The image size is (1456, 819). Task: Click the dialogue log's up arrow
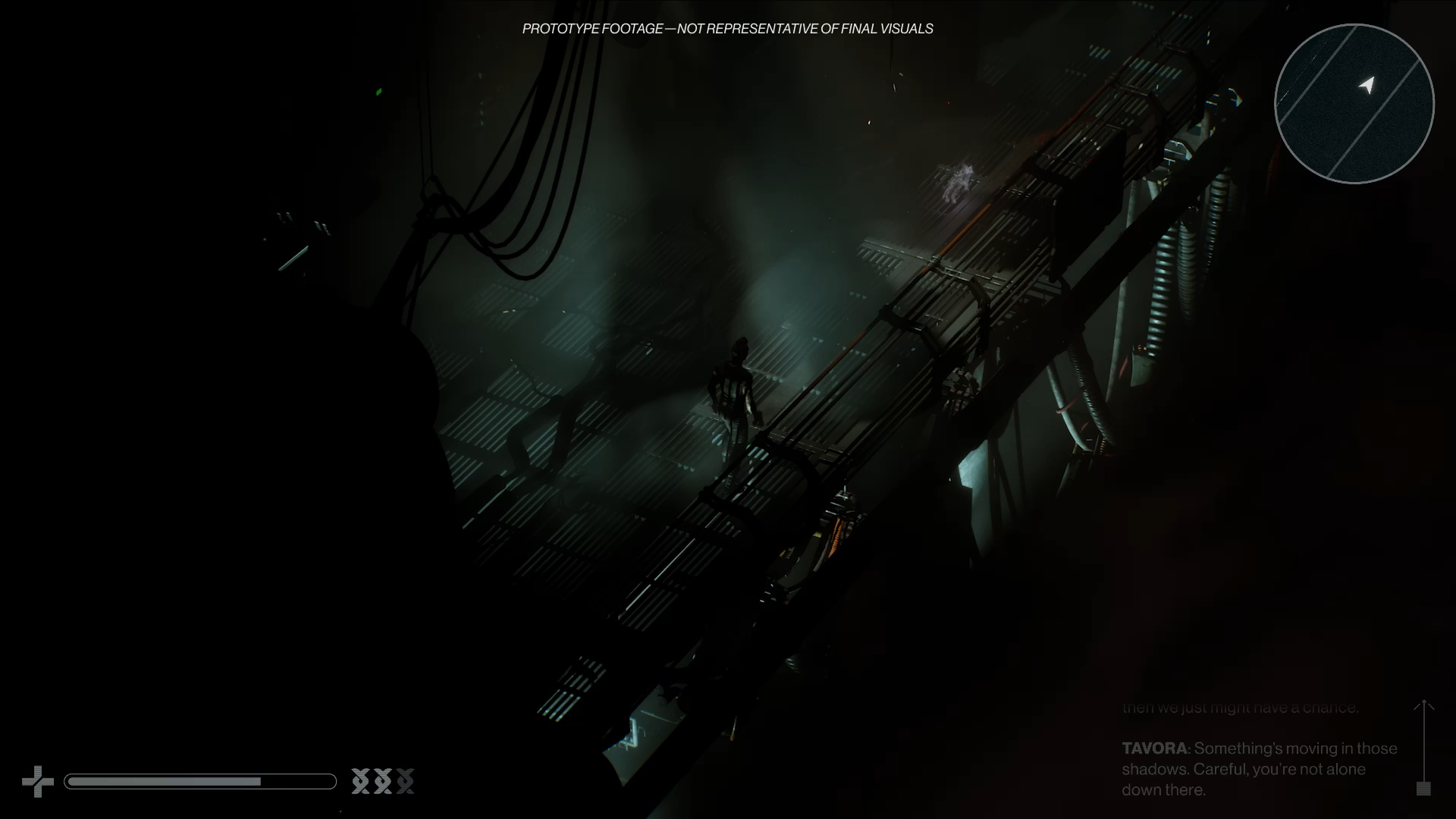pos(1423,707)
